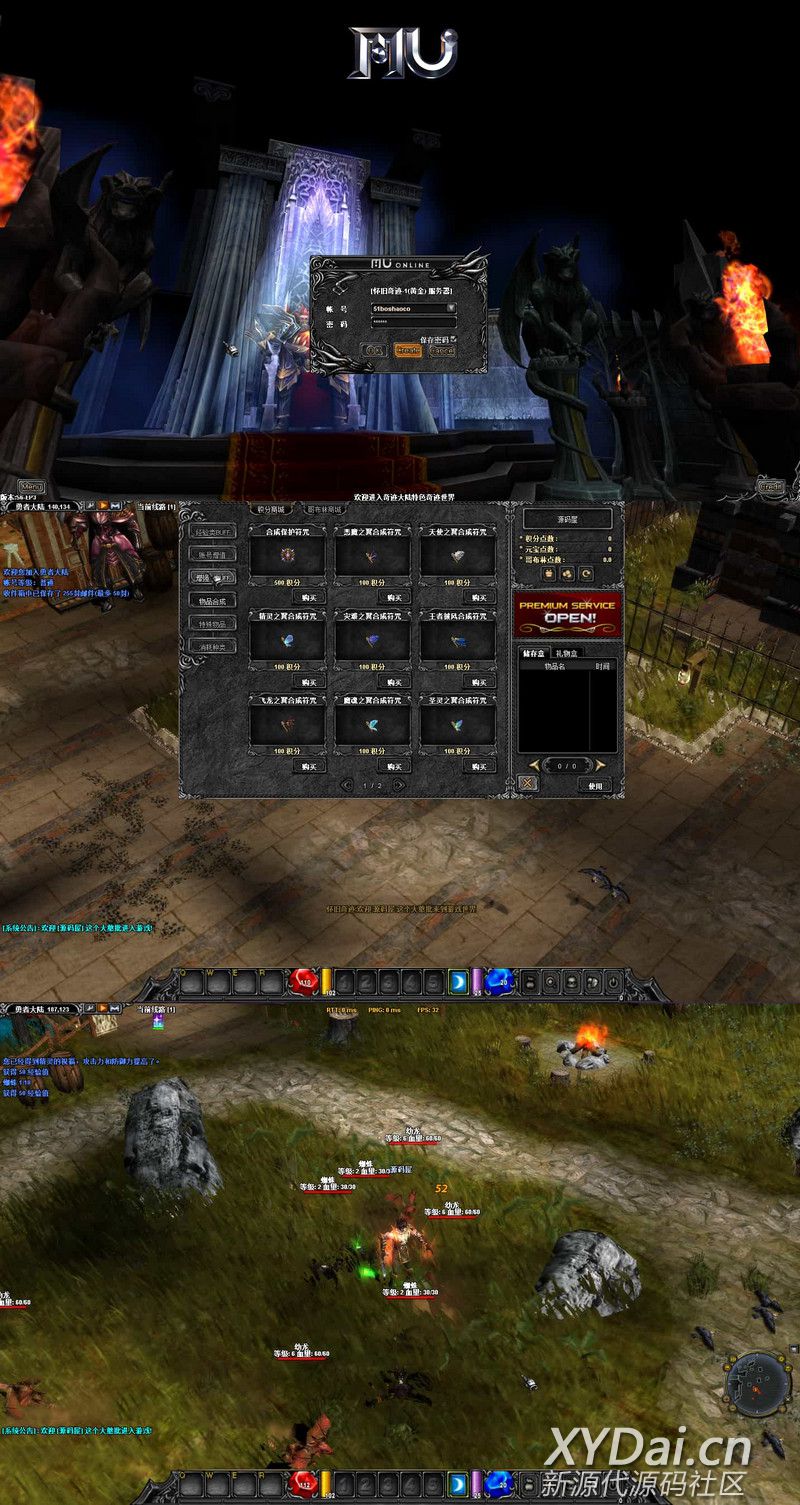The width and height of the screenshot is (800, 1505).
Task: Close the shop with the orange X
Action: (x=528, y=784)
